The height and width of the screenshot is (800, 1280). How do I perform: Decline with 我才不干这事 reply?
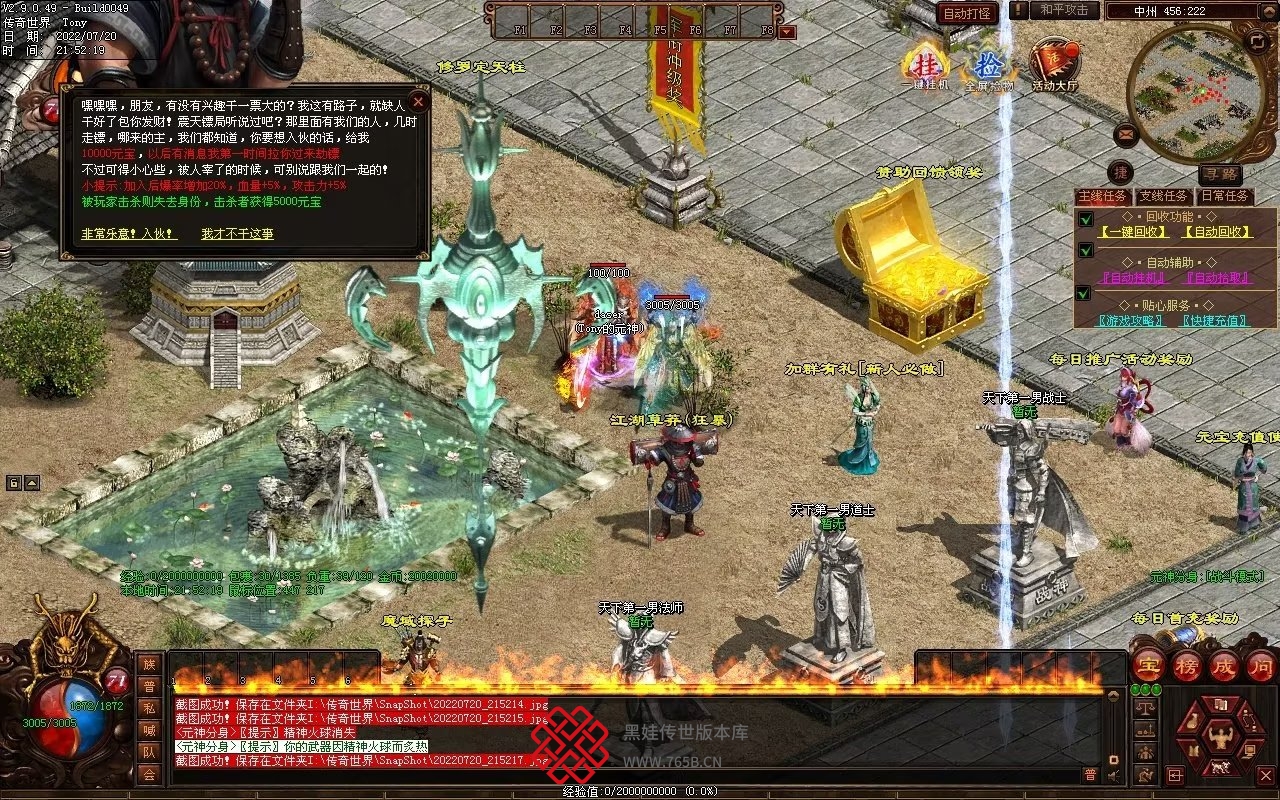pos(237,233)
